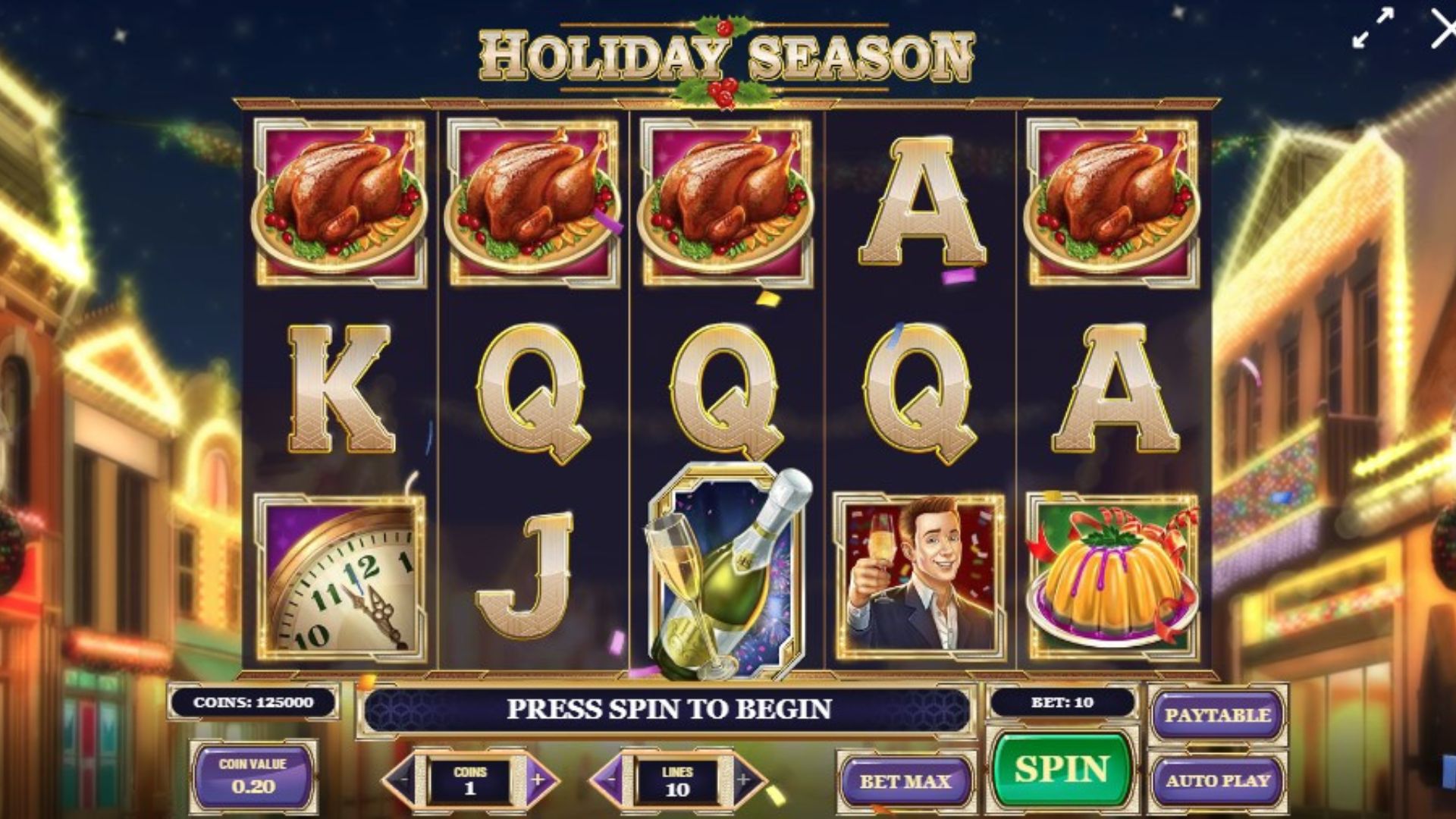The width and height of the screenshot is (1456, 819).
Task: Toggle fullscreen with the expand arrows
Action: 1373,29
